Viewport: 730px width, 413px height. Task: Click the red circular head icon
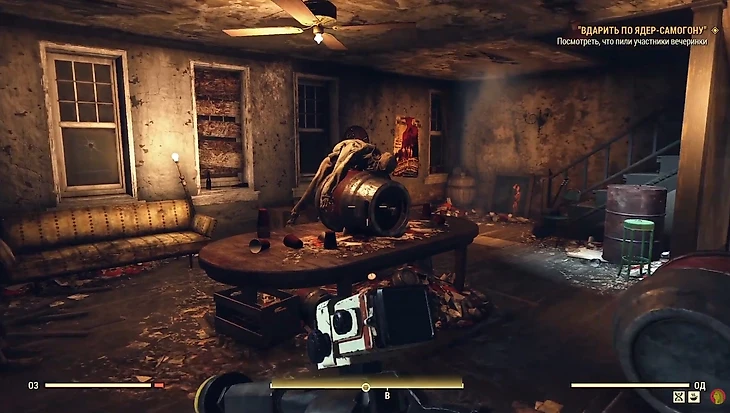(x=716, y=397)
